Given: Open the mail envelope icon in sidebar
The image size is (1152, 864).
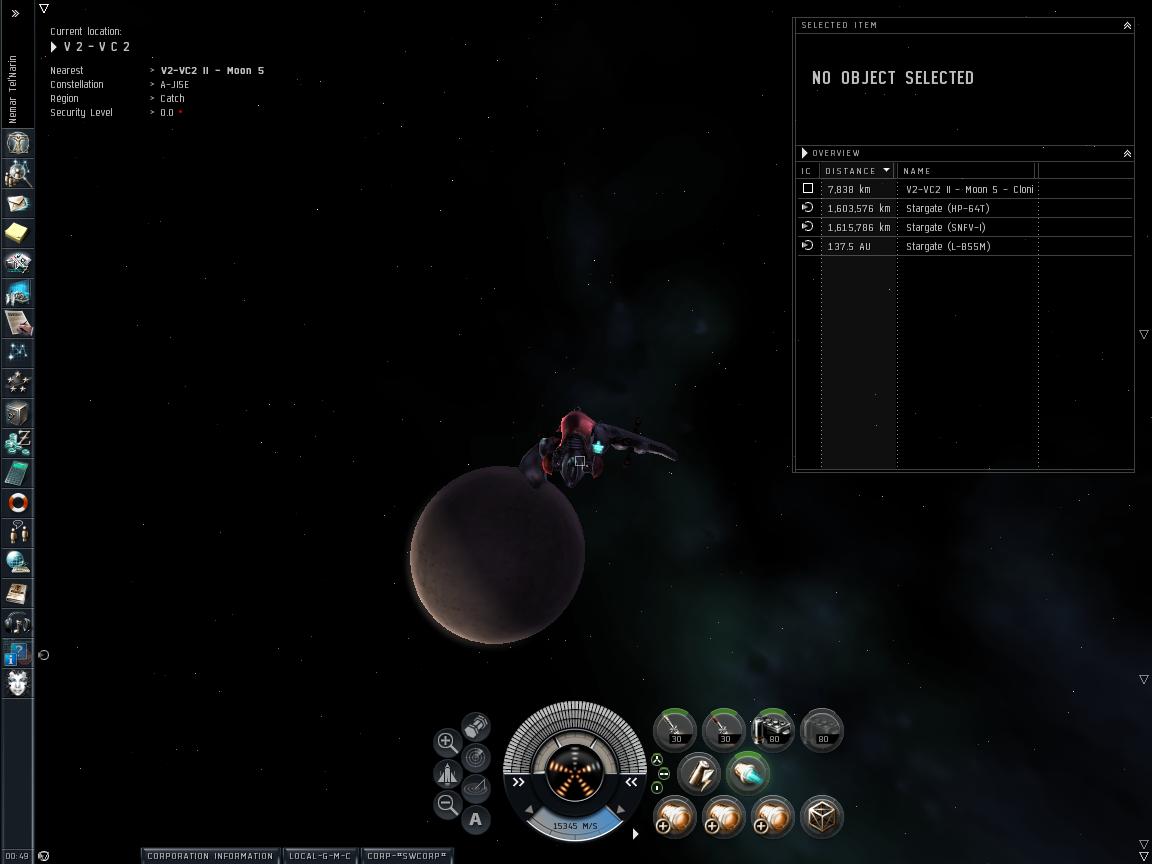Looking at the screenshot, I should click(x=18, y=203).
